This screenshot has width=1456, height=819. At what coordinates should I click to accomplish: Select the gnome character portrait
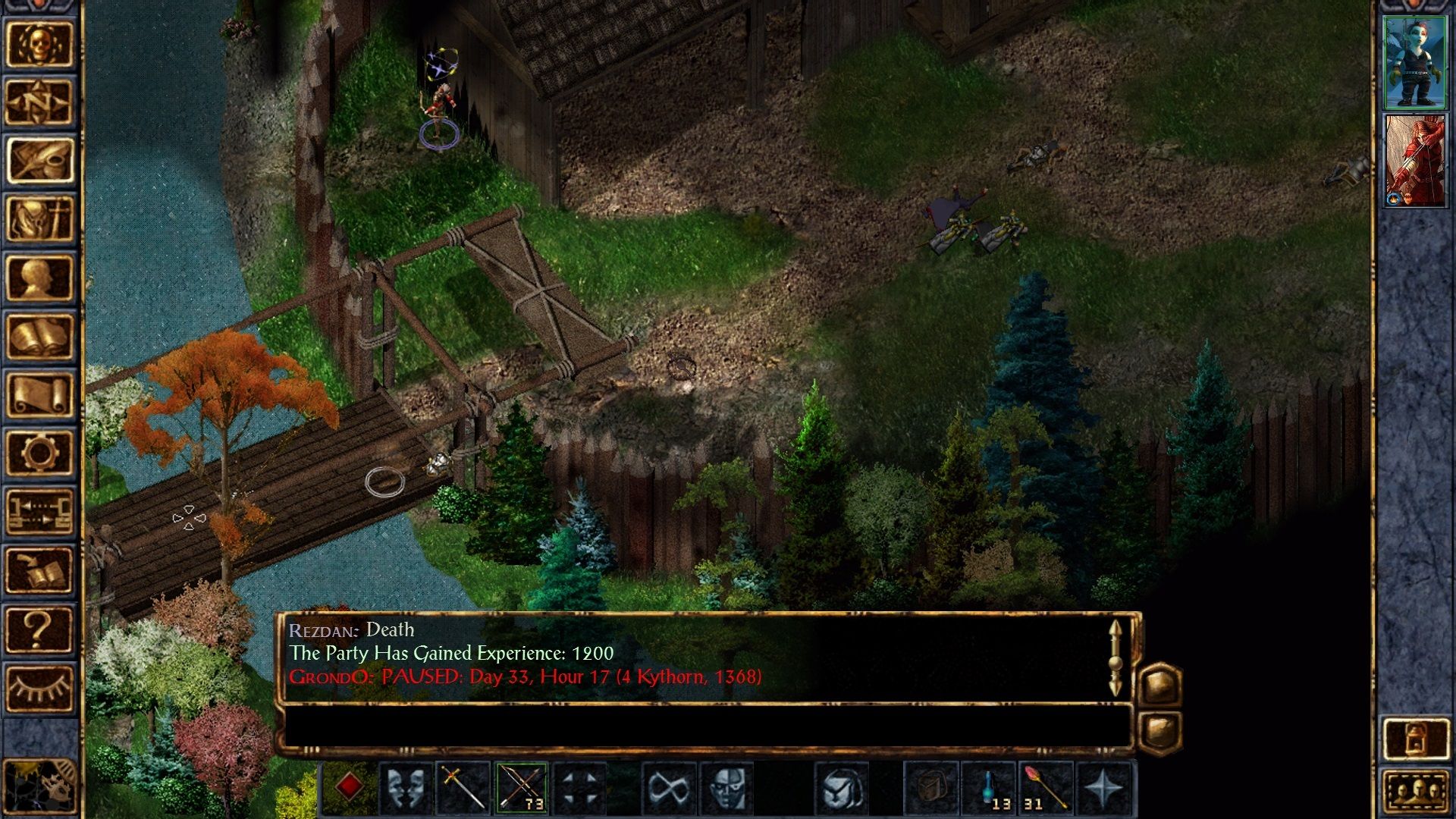point(1417,63)
